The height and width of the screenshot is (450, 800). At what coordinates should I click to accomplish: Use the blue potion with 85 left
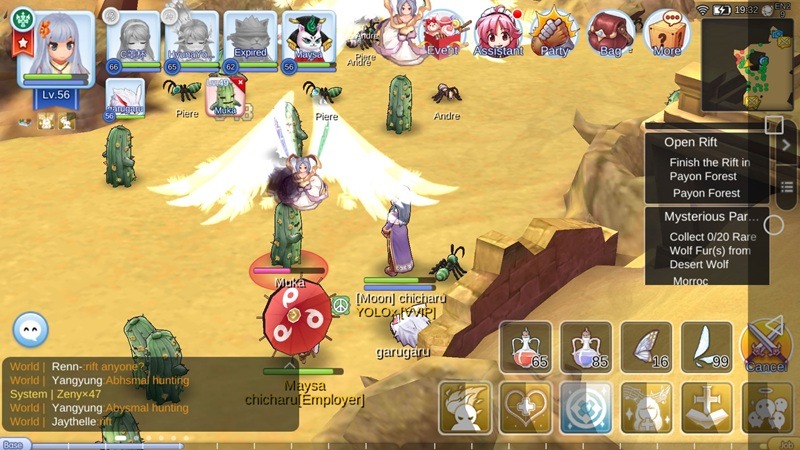(x=586, y=347)
